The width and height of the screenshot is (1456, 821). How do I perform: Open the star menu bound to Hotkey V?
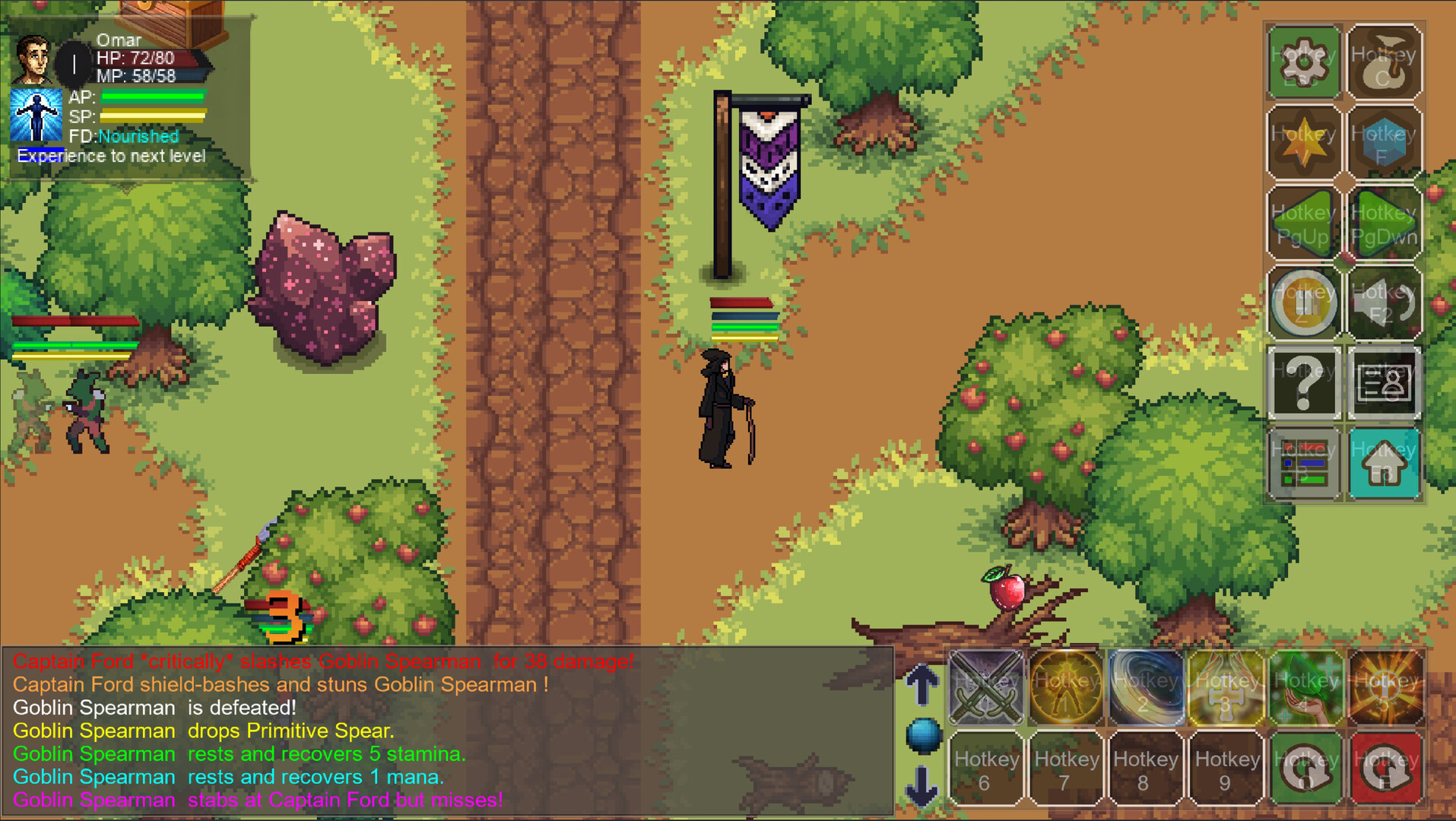click(x=1302, y=143)
